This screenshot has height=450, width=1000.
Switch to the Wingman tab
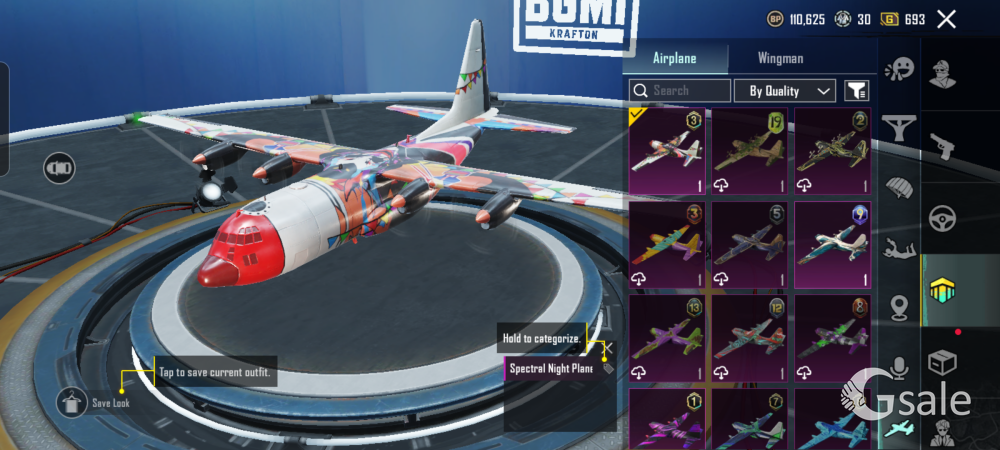[x=780, y=58]
